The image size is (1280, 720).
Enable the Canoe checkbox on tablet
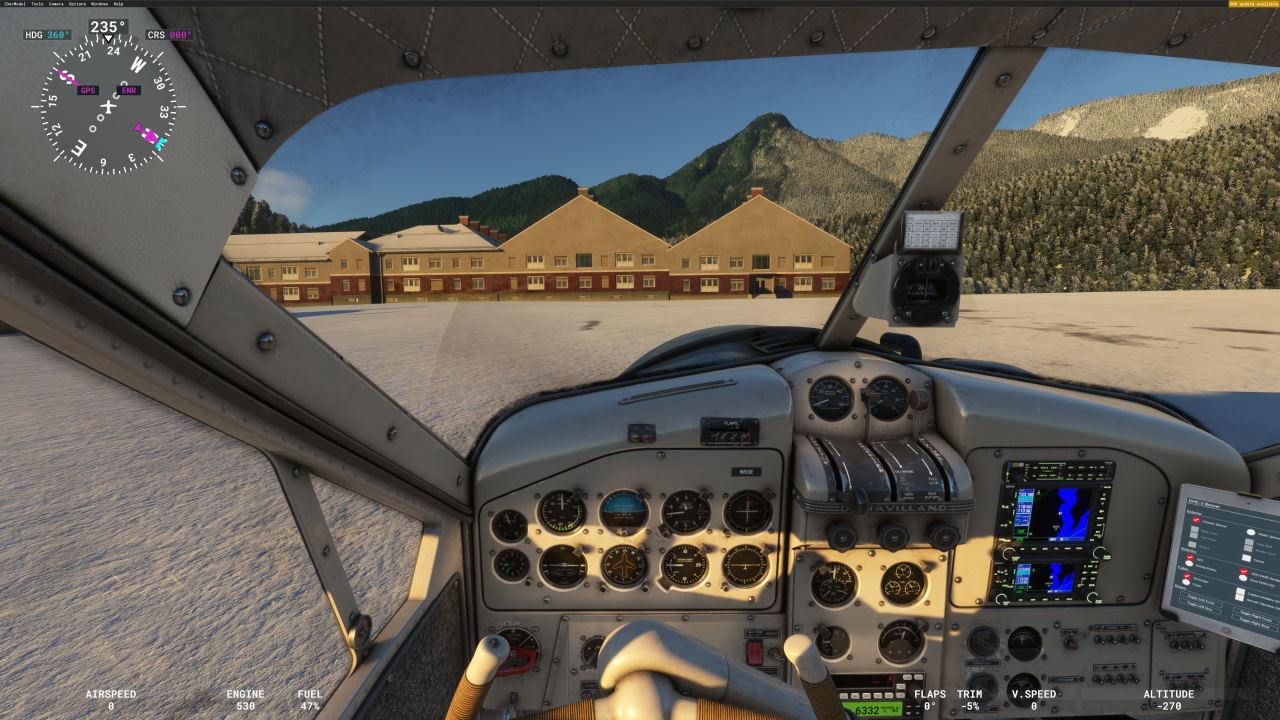(x=1246, y=558)
